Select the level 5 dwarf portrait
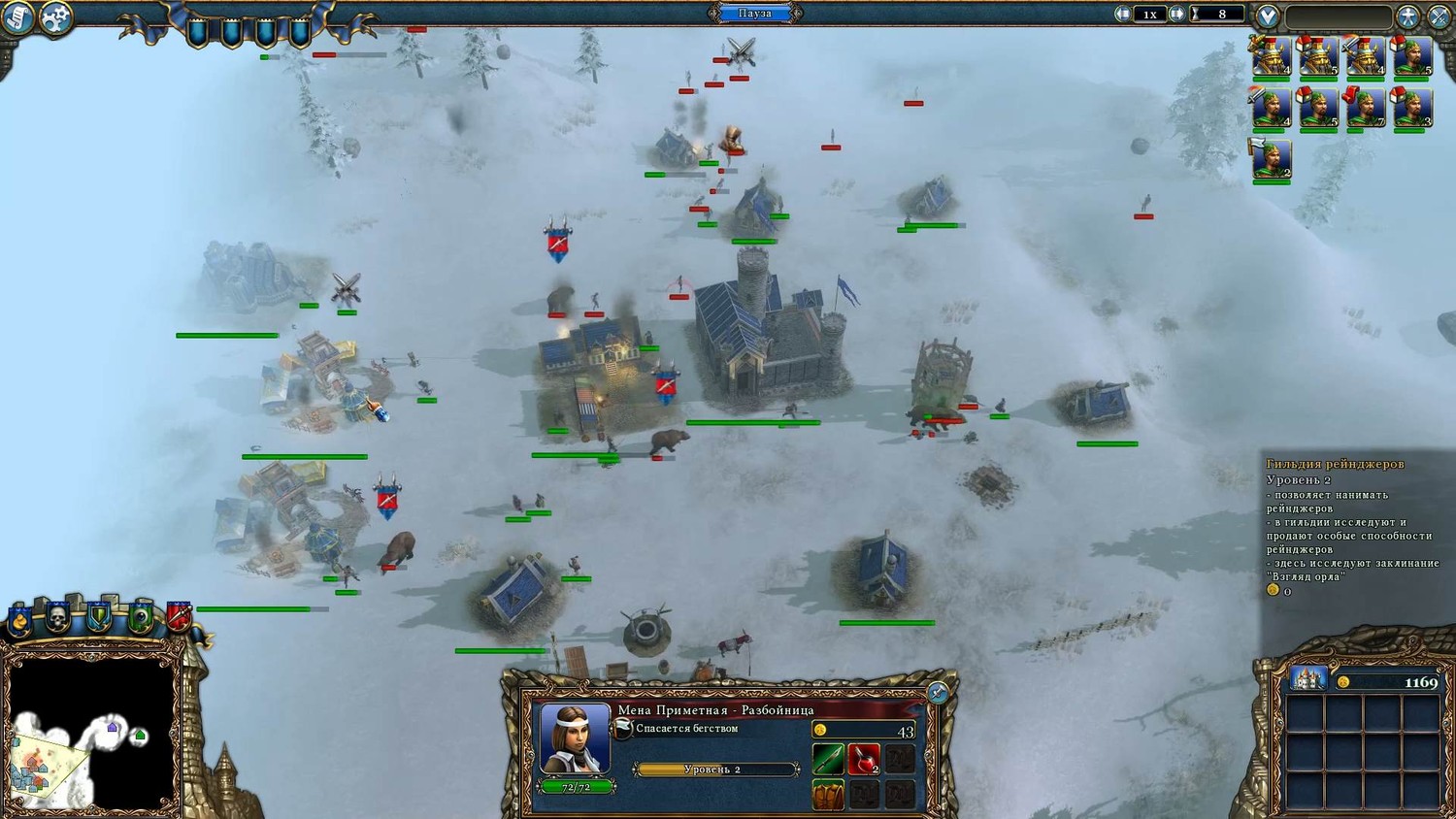 (x=1317, y=57)
